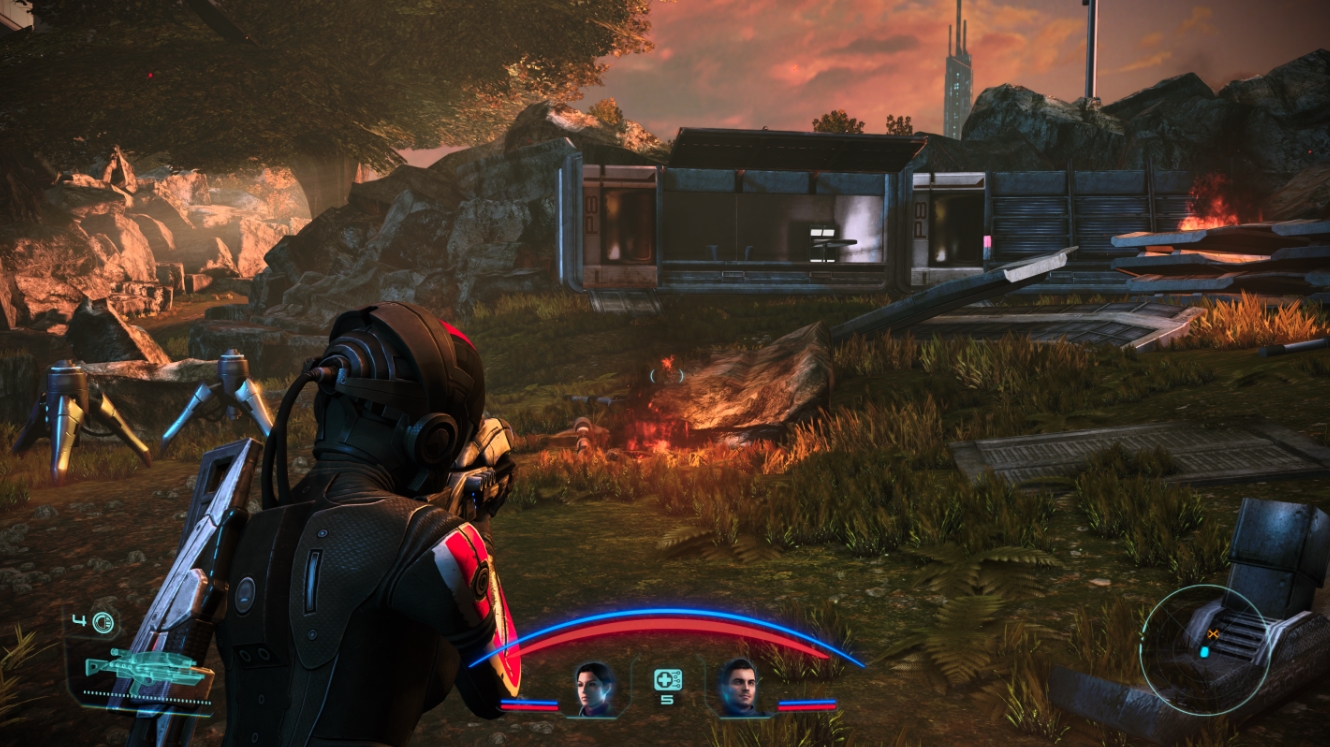Select the grenade counter showing 4
The height and width of the screenshot is (747, 1330).
pyautogui.click(x=78, y=620)
